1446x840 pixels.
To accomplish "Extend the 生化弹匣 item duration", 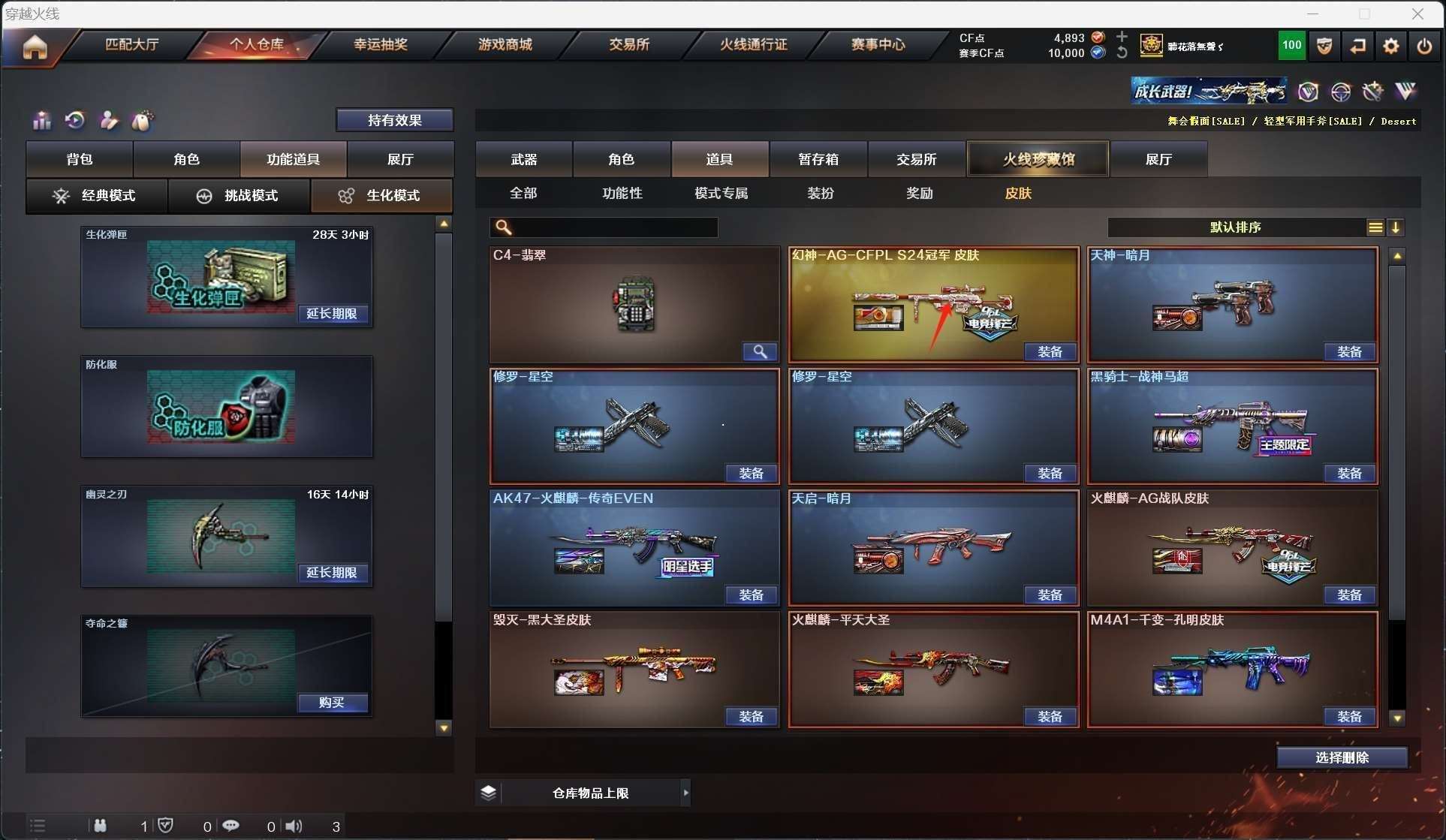I will click(332, 314).
